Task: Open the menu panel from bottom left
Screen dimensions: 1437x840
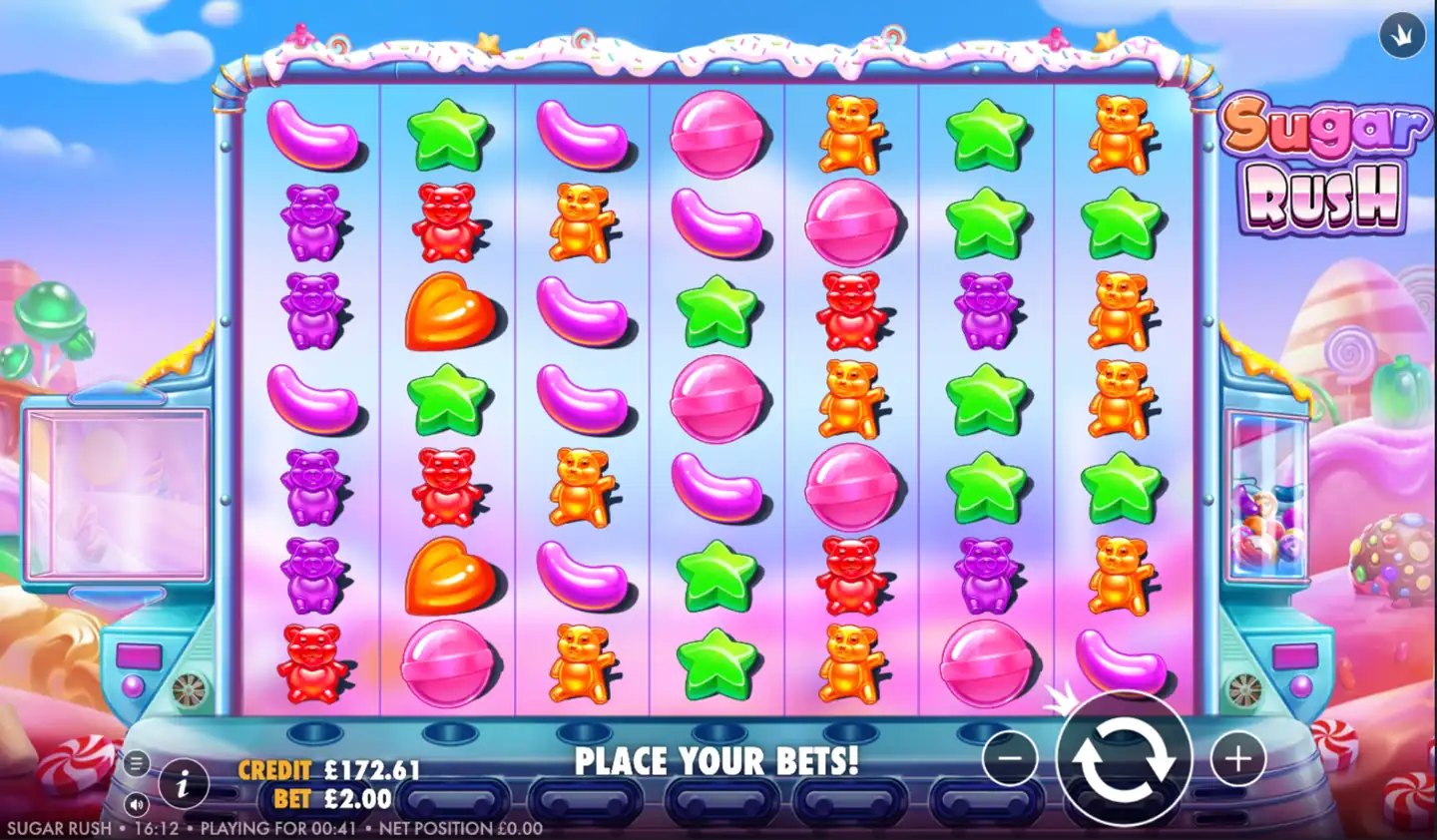Action: 137,761
